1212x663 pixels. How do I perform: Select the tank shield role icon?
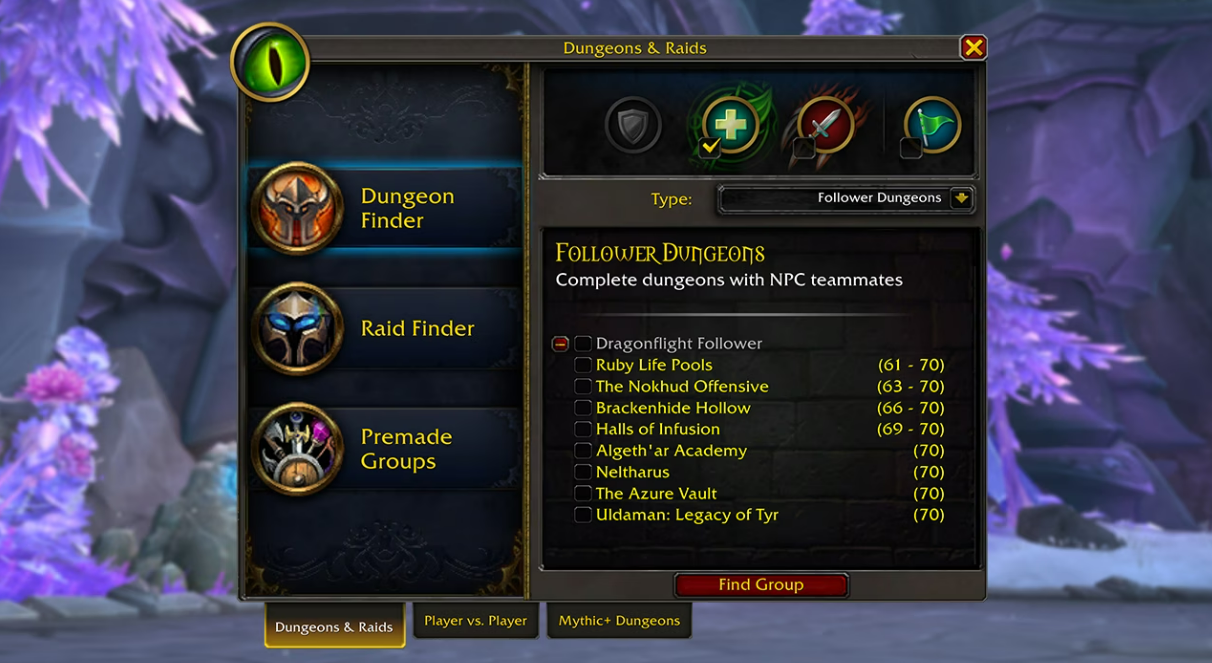[x=633, y=125]
